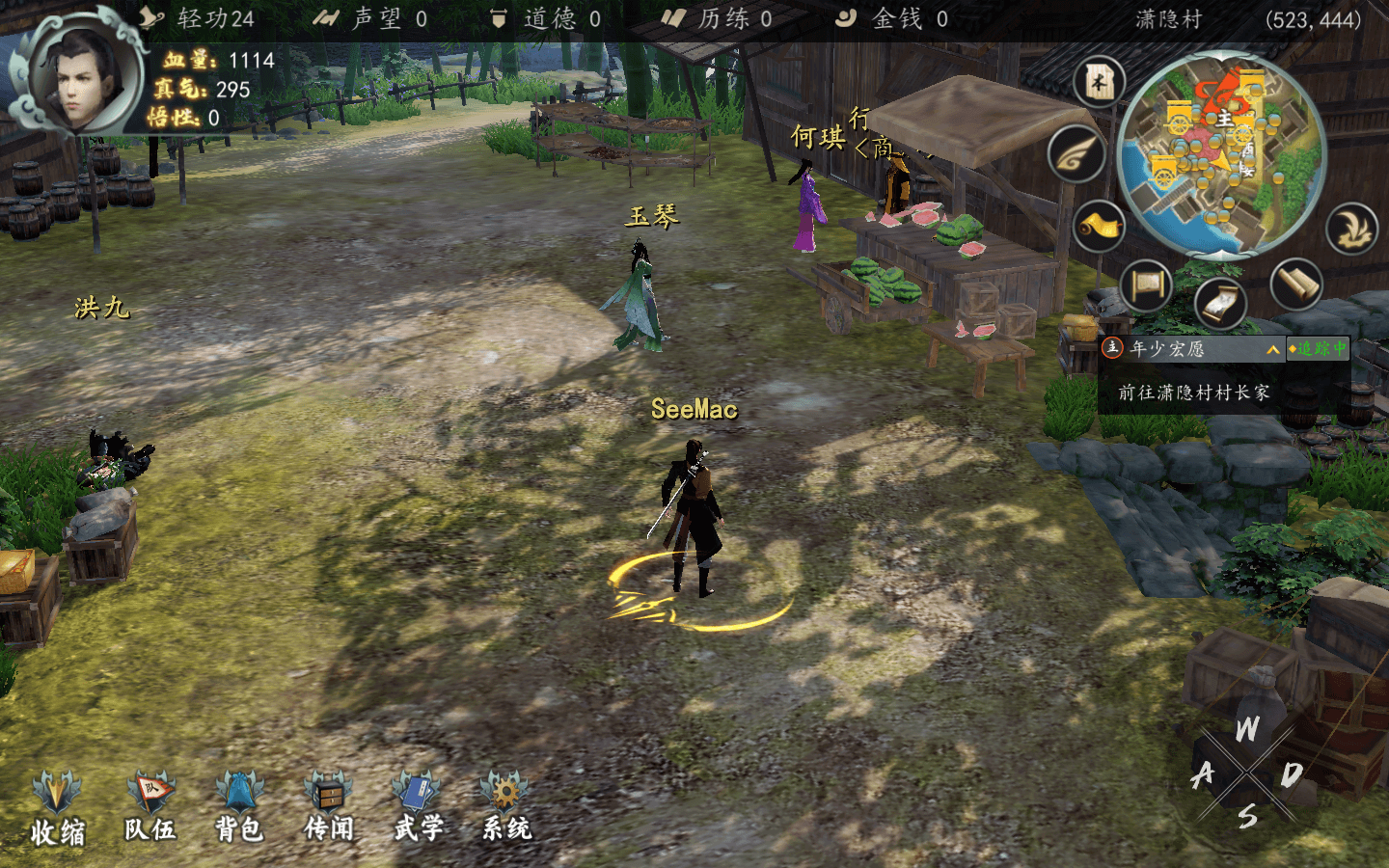This screenshot has width=1389, height=868.
Task: Activate the swirling wind icon right of minimap
Action: (x=1351, y=228)
